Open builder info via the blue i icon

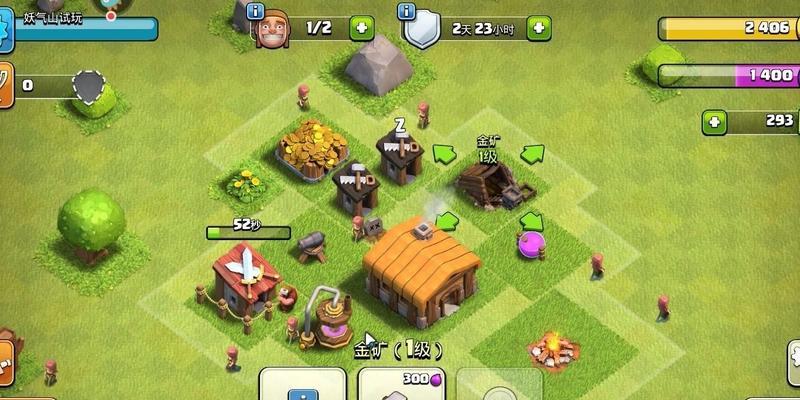(255, 12)
